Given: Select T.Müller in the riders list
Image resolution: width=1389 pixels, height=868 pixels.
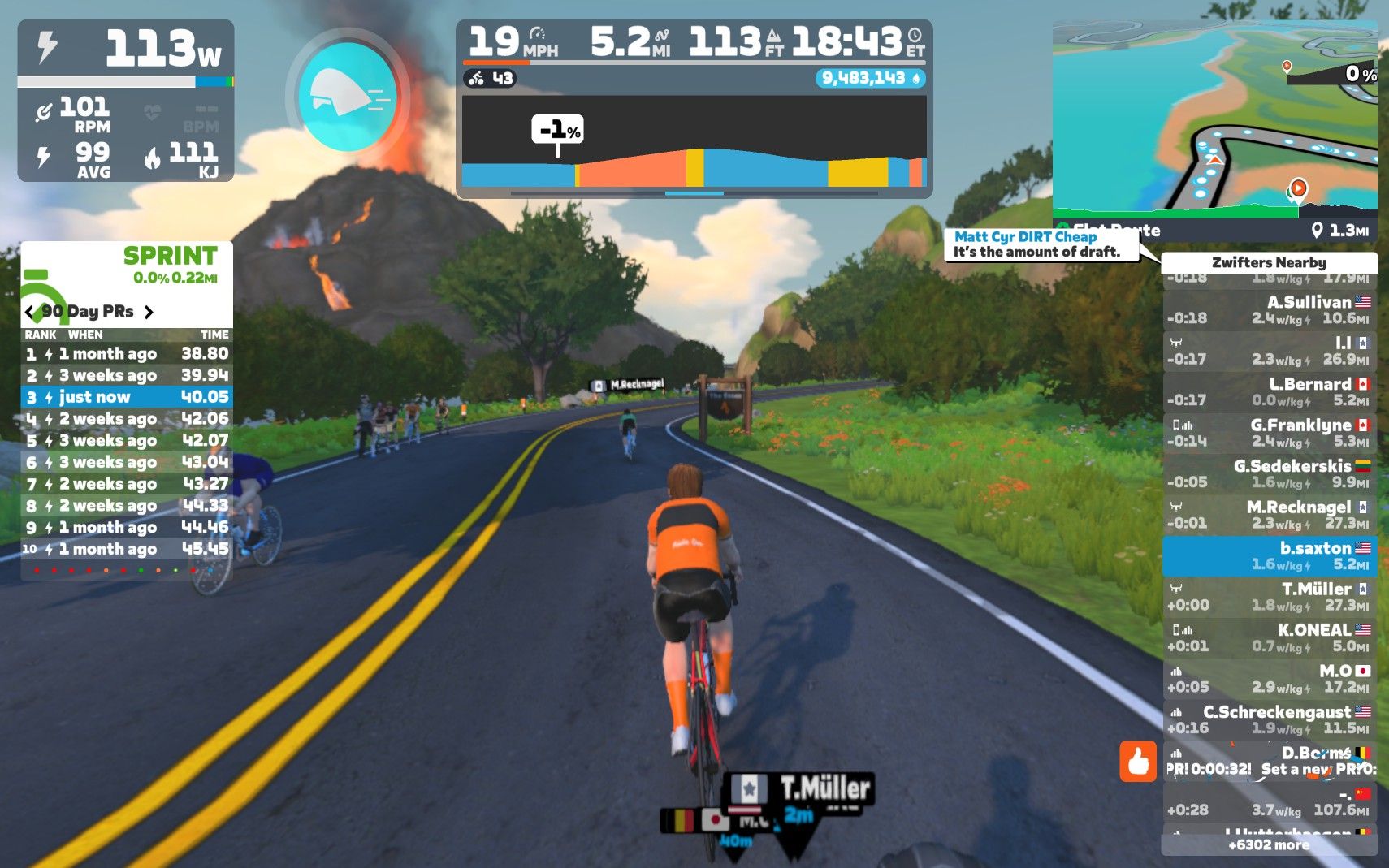Looking at the screenshot, I should point(1269,597).
